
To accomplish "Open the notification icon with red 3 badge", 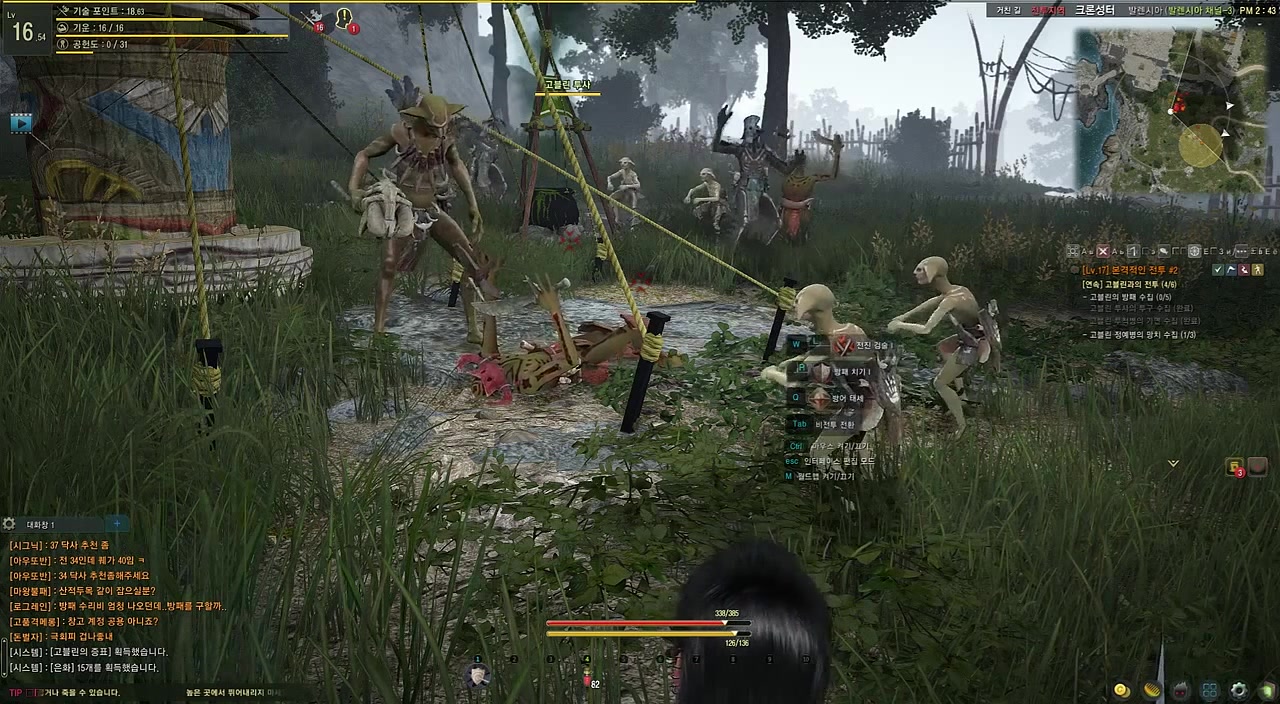I will point(1235,467).
